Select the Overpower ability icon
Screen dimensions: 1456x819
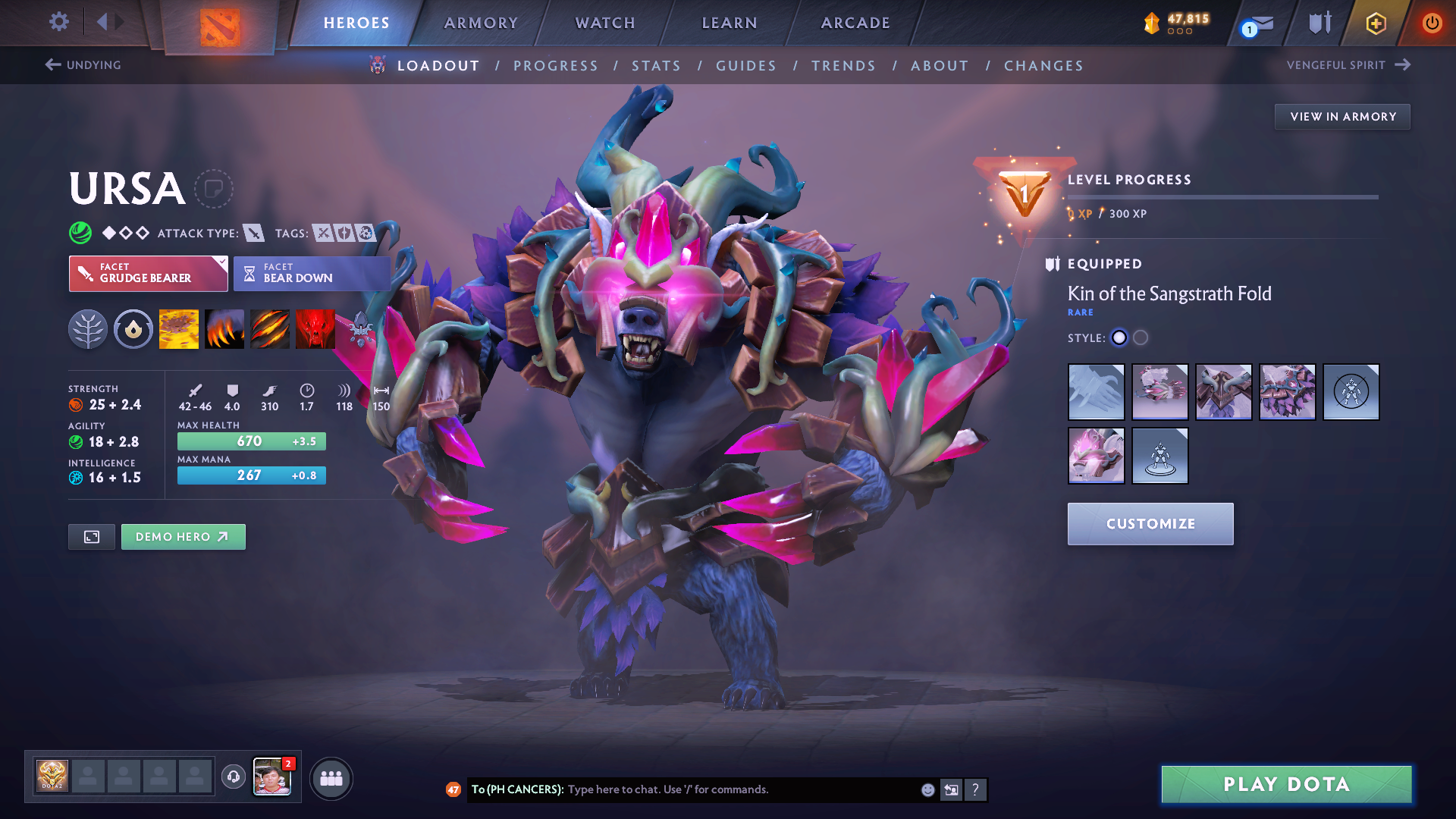224,329
